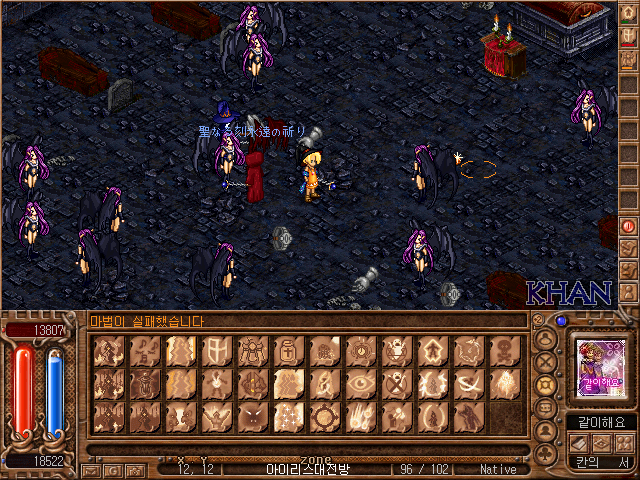The height and width of the screenshot is (480, 640).
Task: Click the red circular button on right bar
Action: coord(628,226)
